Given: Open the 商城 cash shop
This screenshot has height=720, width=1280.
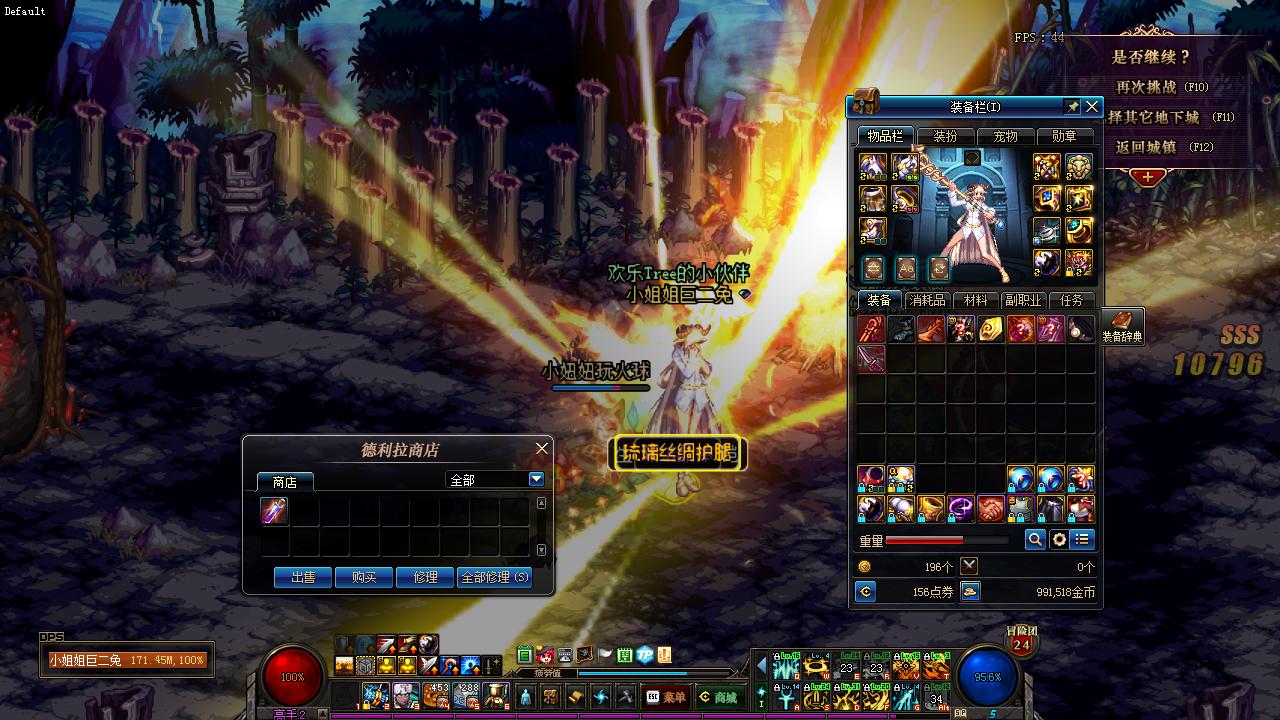Looking at the screenshot, I should point(718,697).
